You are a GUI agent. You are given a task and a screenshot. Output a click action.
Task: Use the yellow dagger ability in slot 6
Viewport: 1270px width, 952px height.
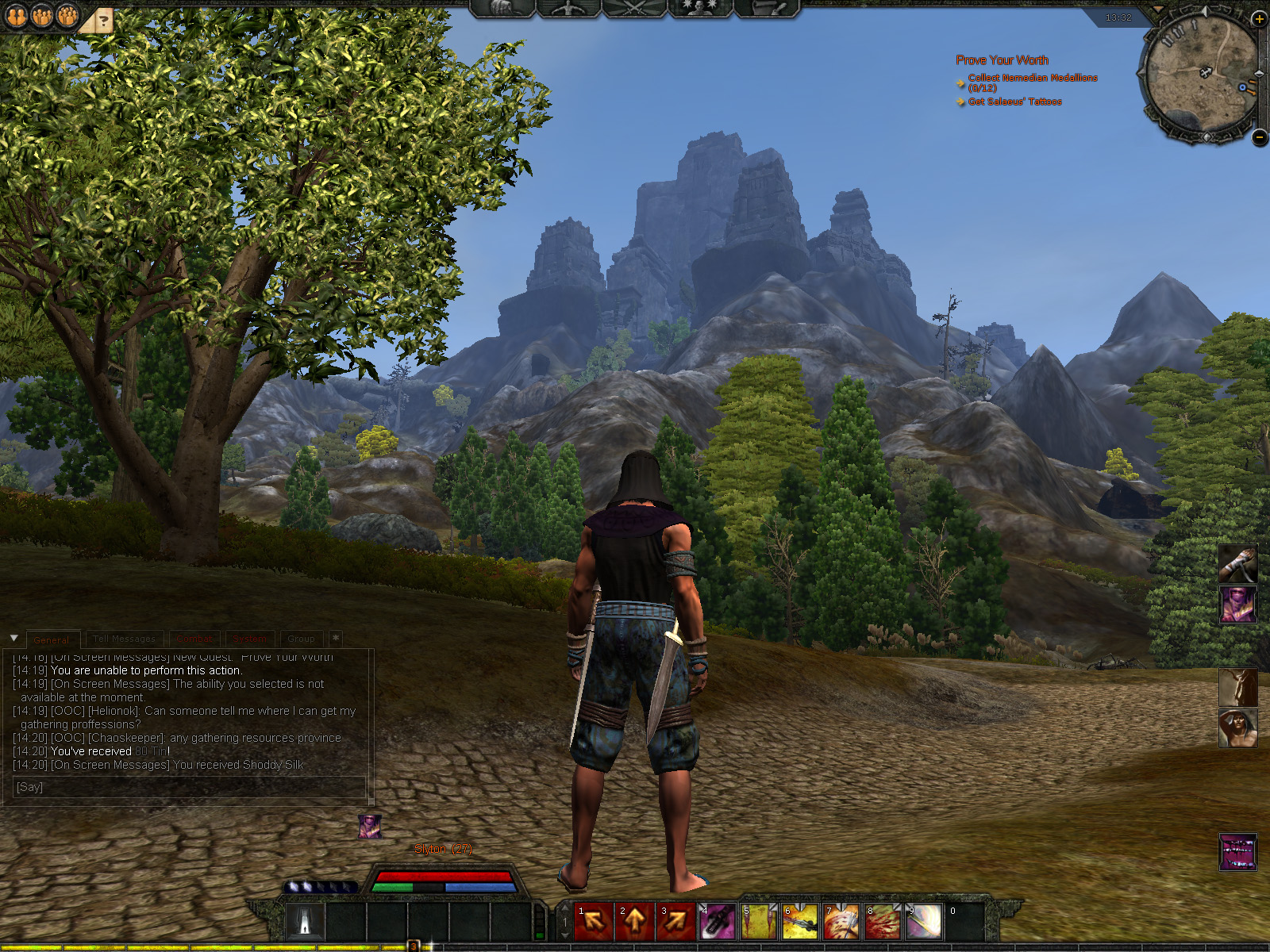[800, 921]
